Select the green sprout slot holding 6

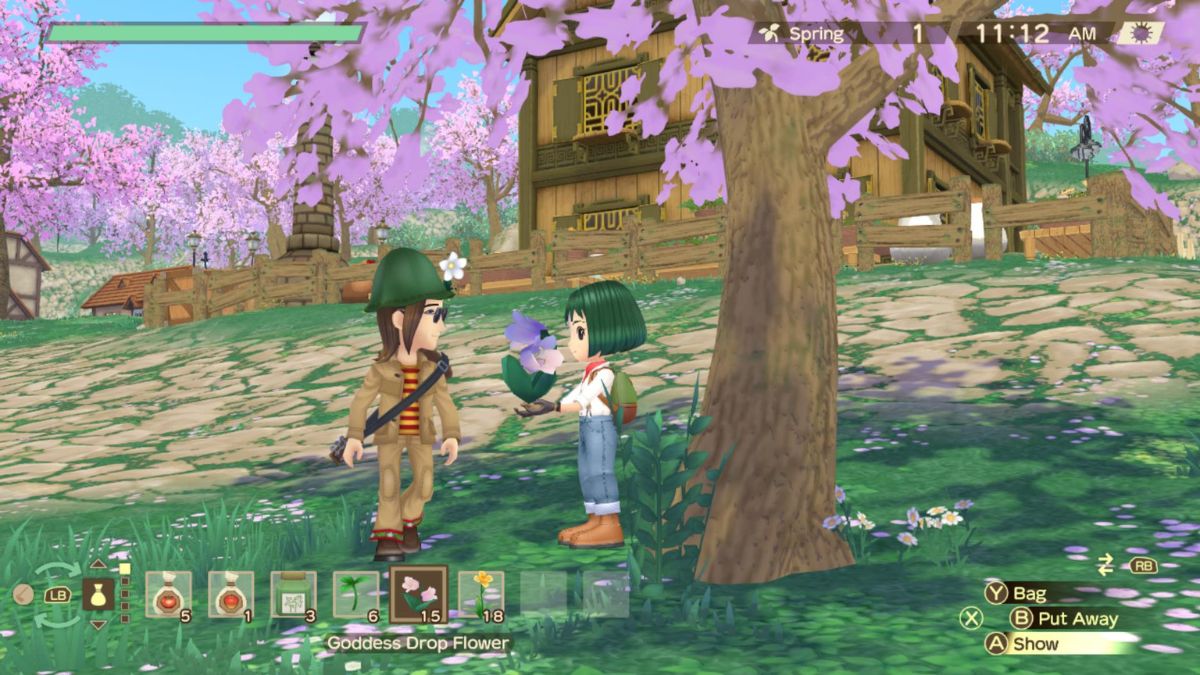coord(356,594)
